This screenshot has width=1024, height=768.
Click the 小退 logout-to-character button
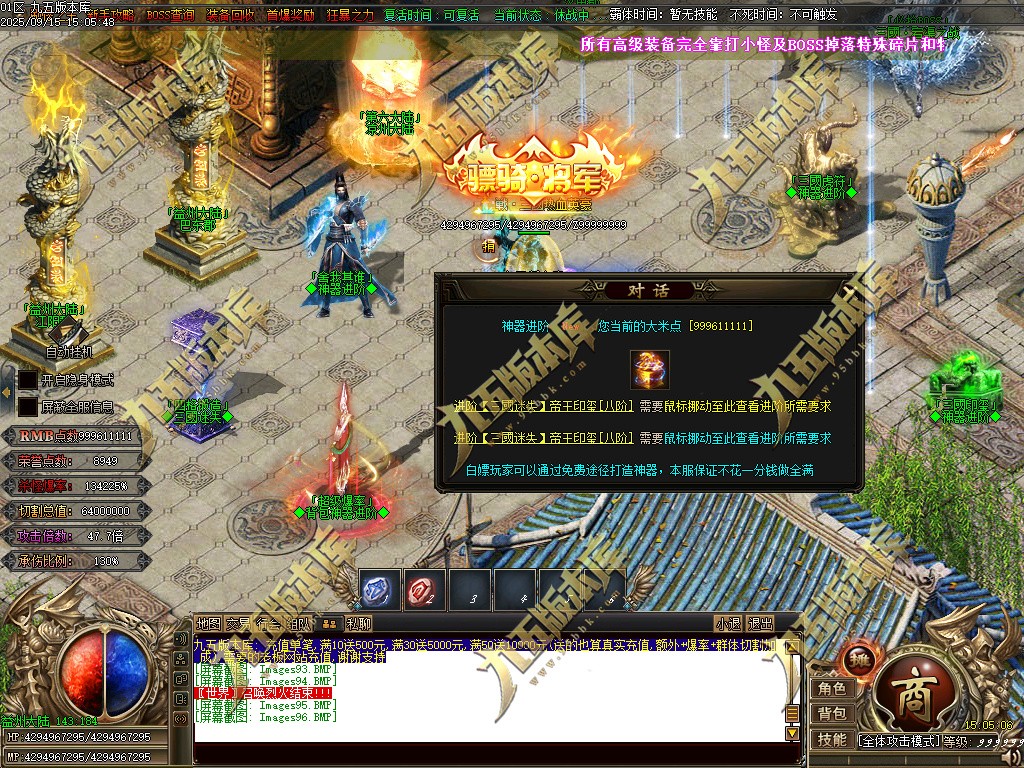(728, 623)
